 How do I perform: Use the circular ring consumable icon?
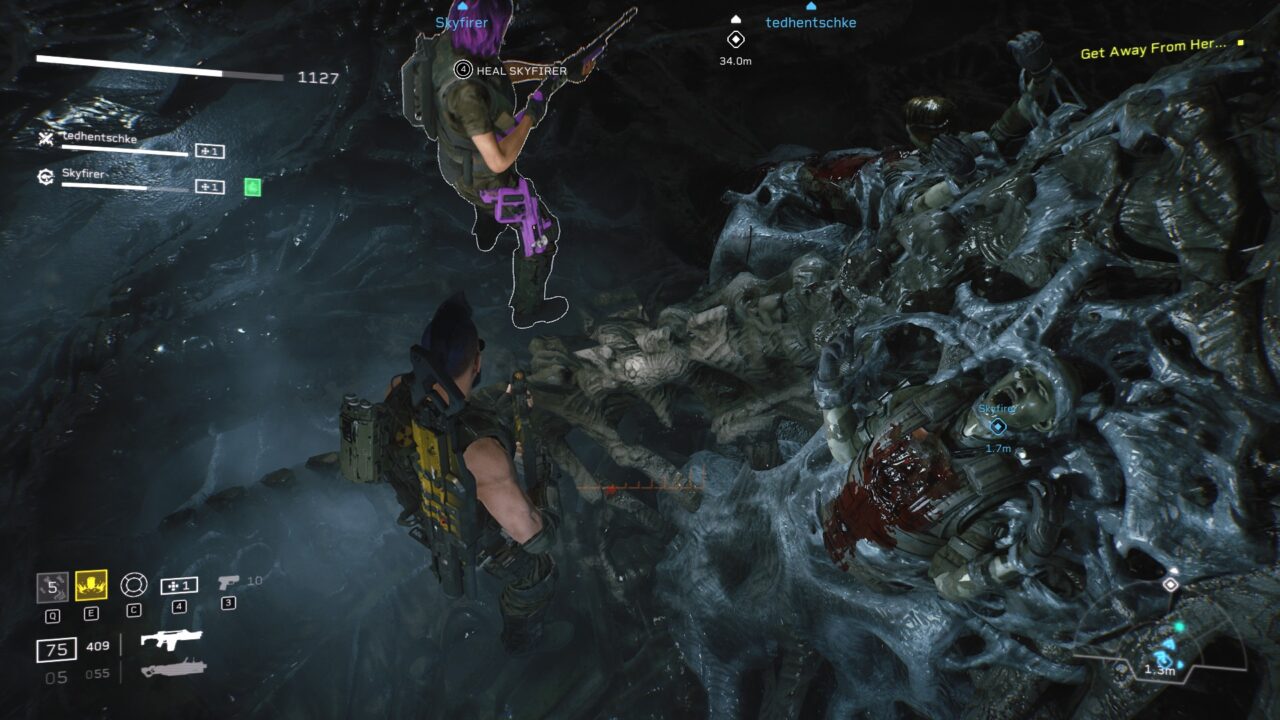coord(133,585)
